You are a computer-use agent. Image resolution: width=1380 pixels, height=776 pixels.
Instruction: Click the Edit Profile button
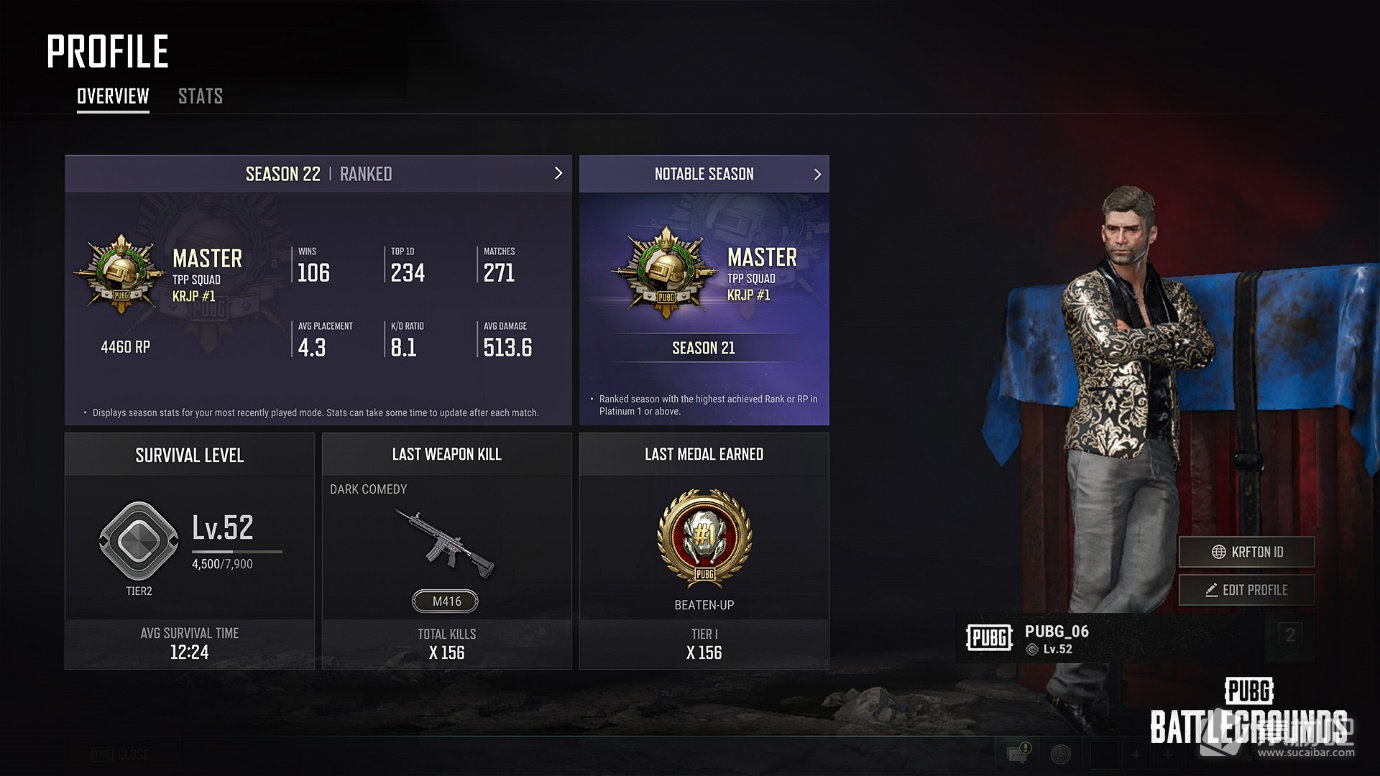[x=1246, y=590]
